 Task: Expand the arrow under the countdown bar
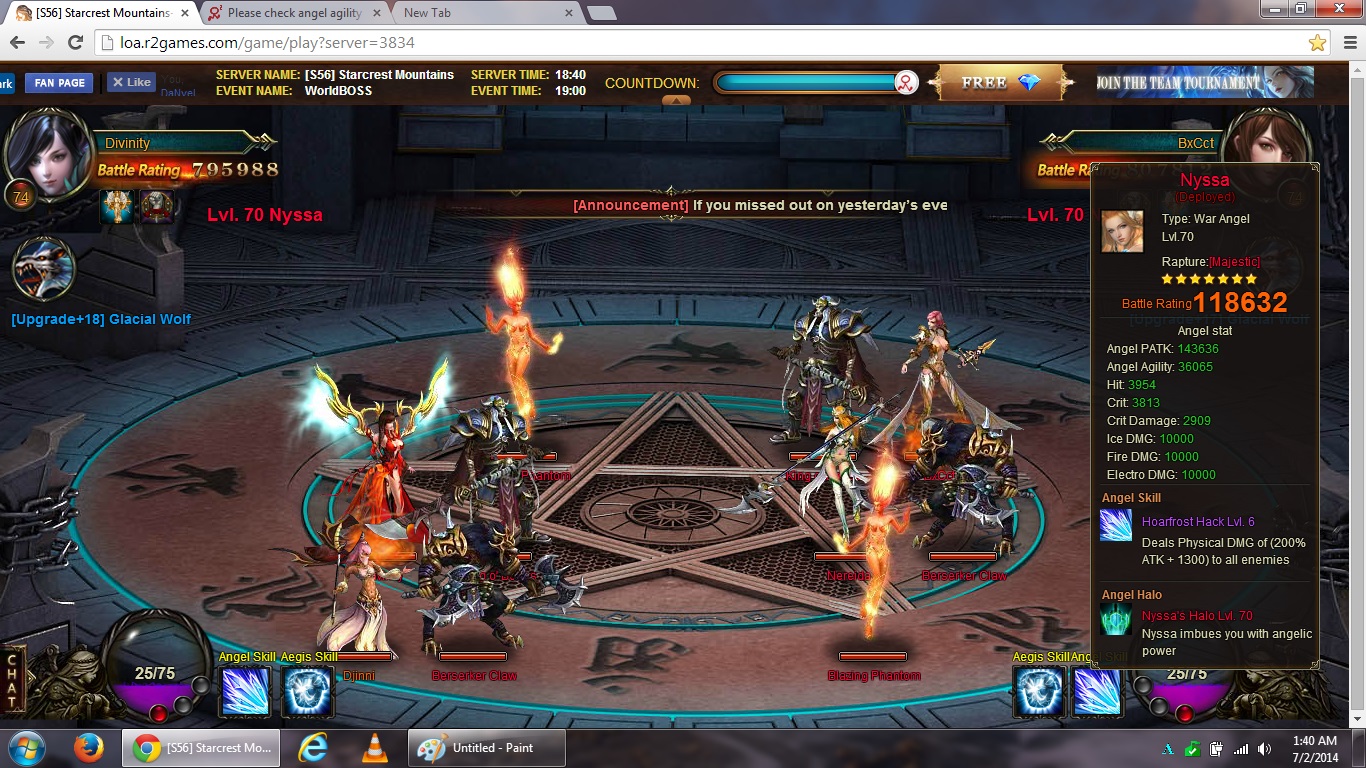676,100
